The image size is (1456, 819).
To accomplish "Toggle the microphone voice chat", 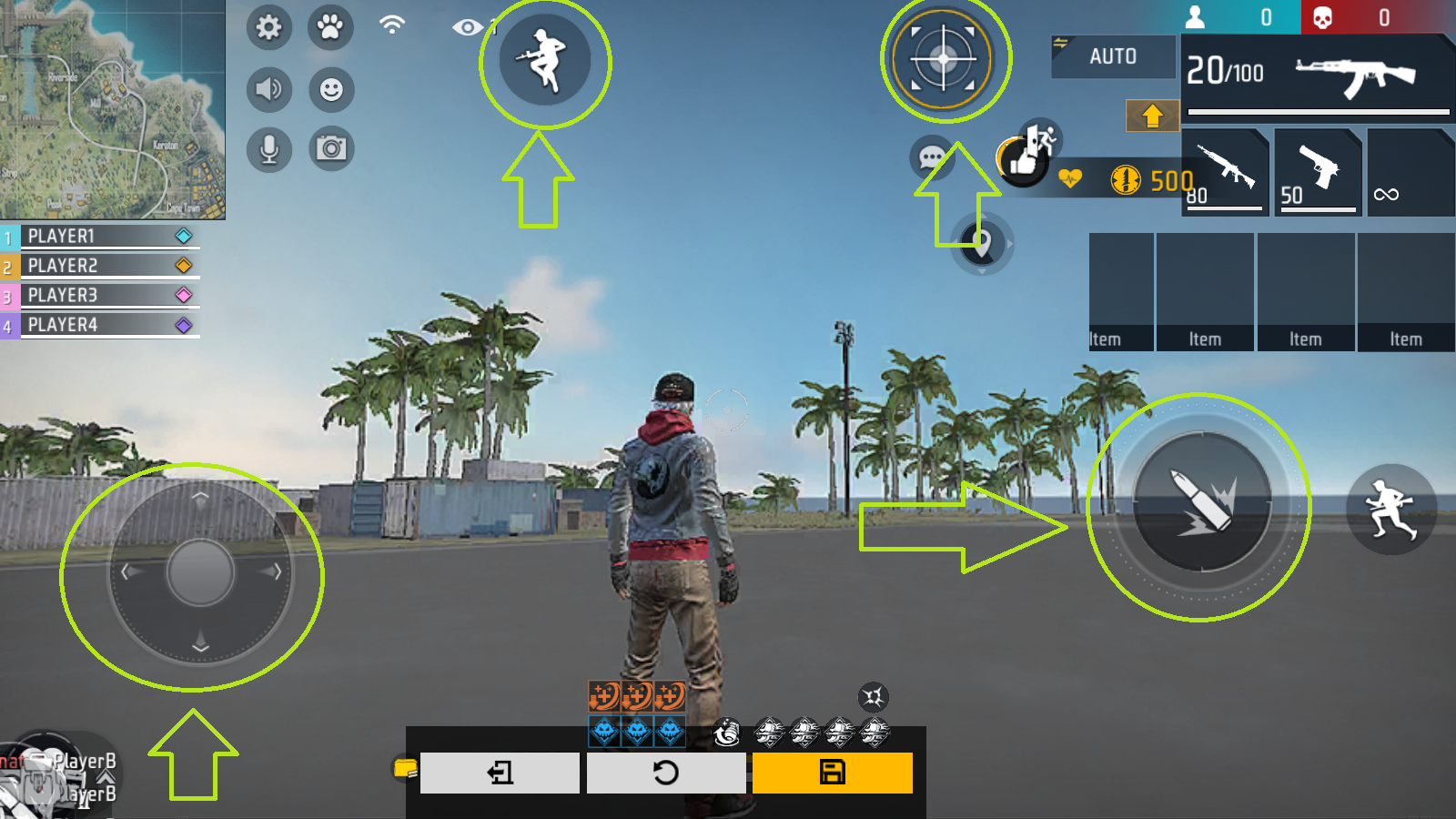I will (268, 149).
